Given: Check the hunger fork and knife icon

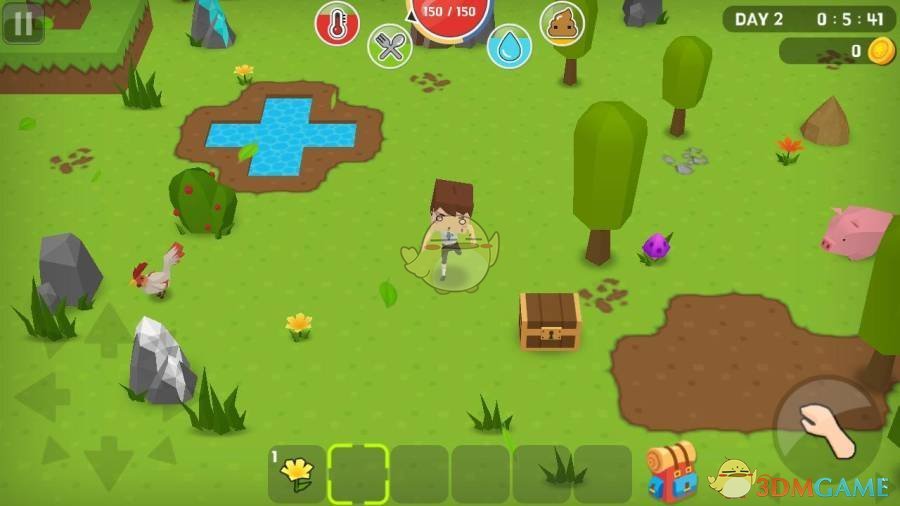Looking at the screenshot, I should coord(390,46).
